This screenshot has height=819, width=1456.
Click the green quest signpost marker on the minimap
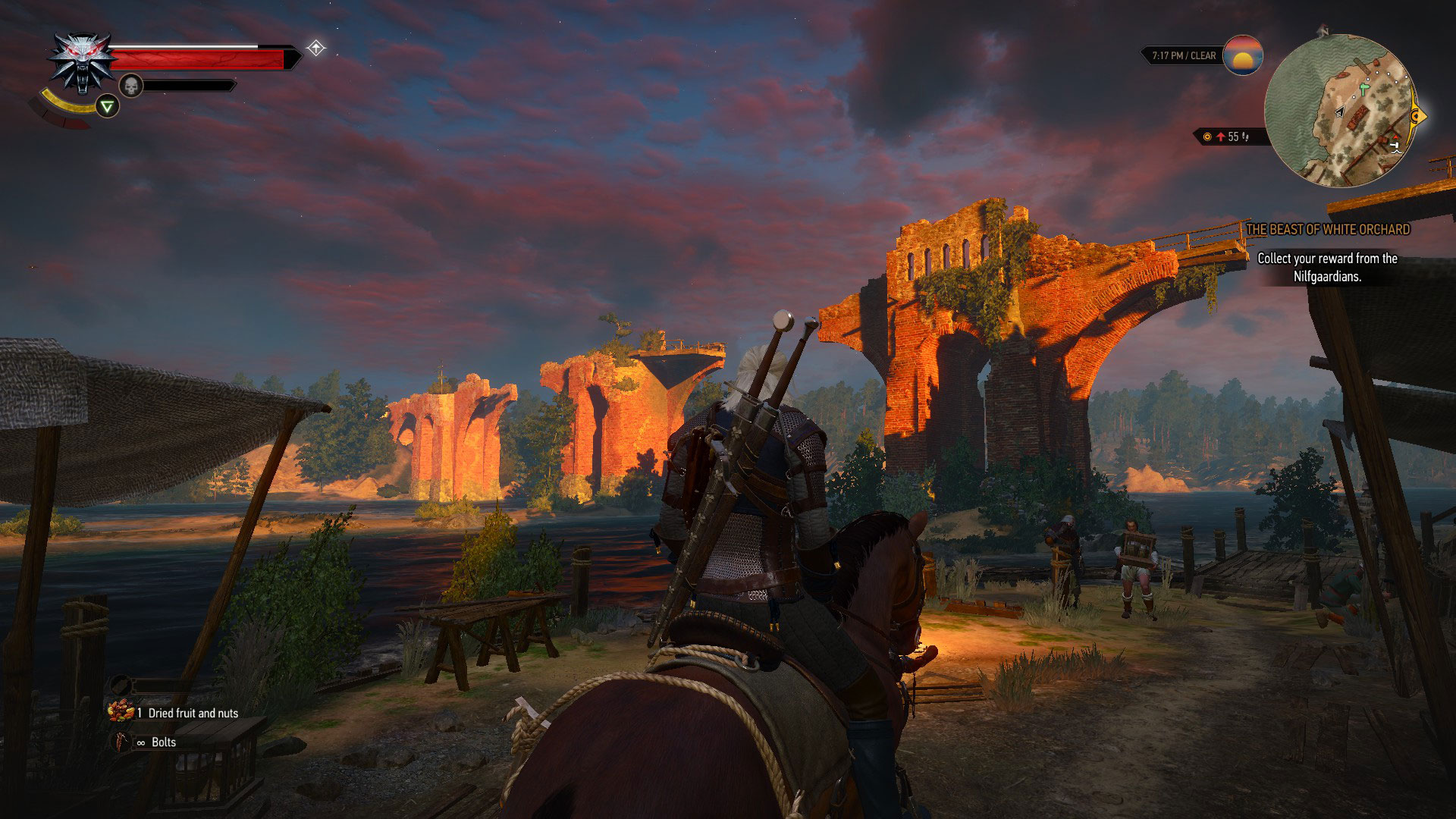click(x=1363, y=90)
